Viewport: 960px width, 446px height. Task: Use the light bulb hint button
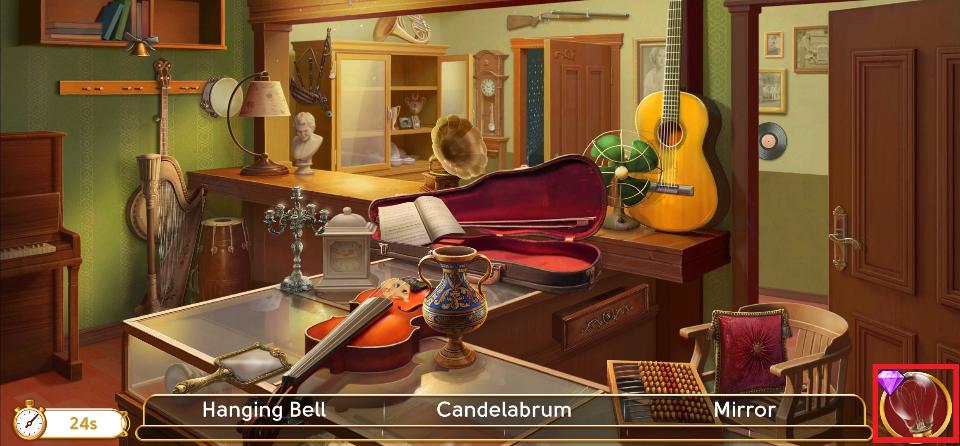pos(915,406)
